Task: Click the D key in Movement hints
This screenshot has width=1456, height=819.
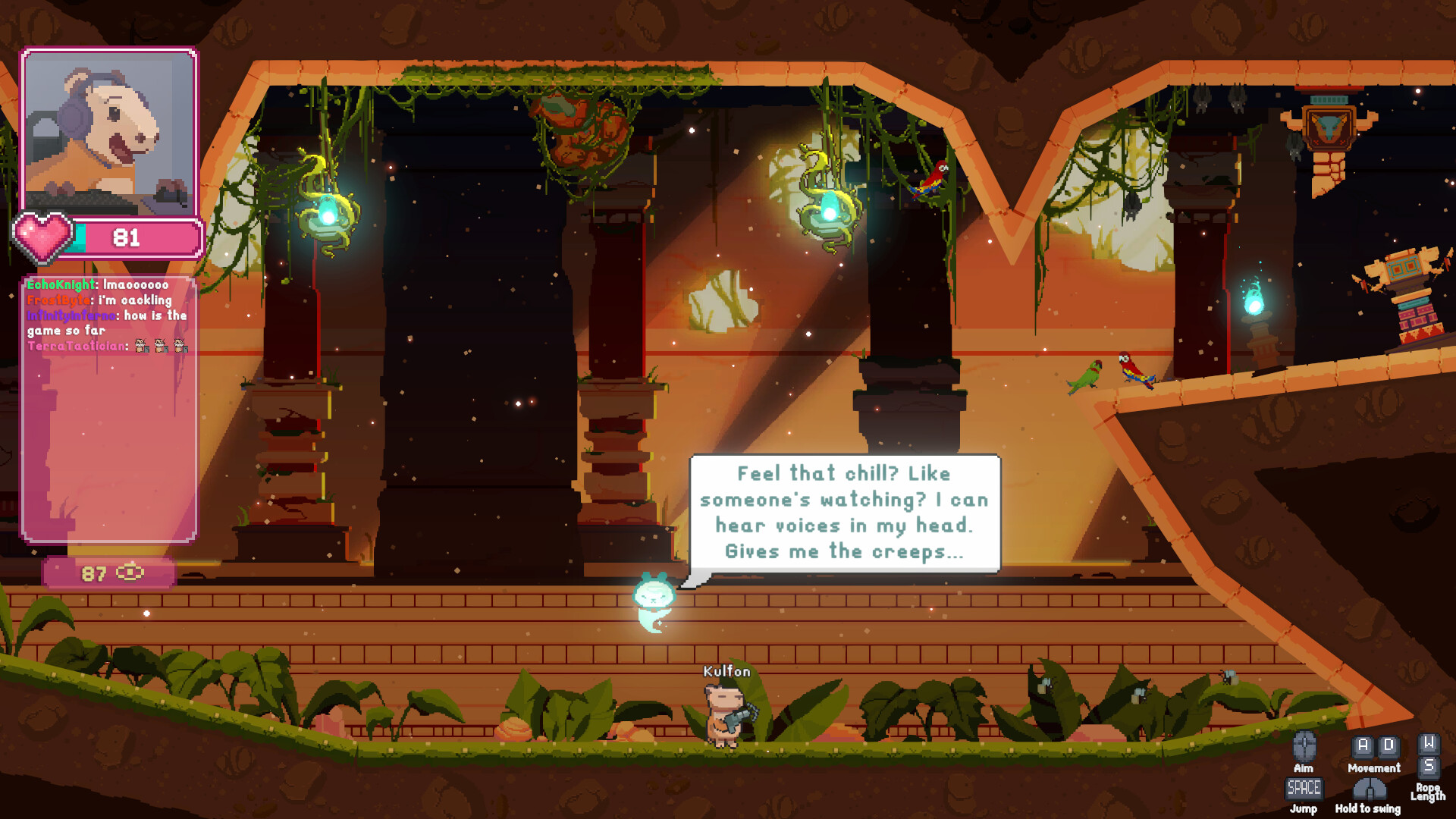Action: 1388,746
